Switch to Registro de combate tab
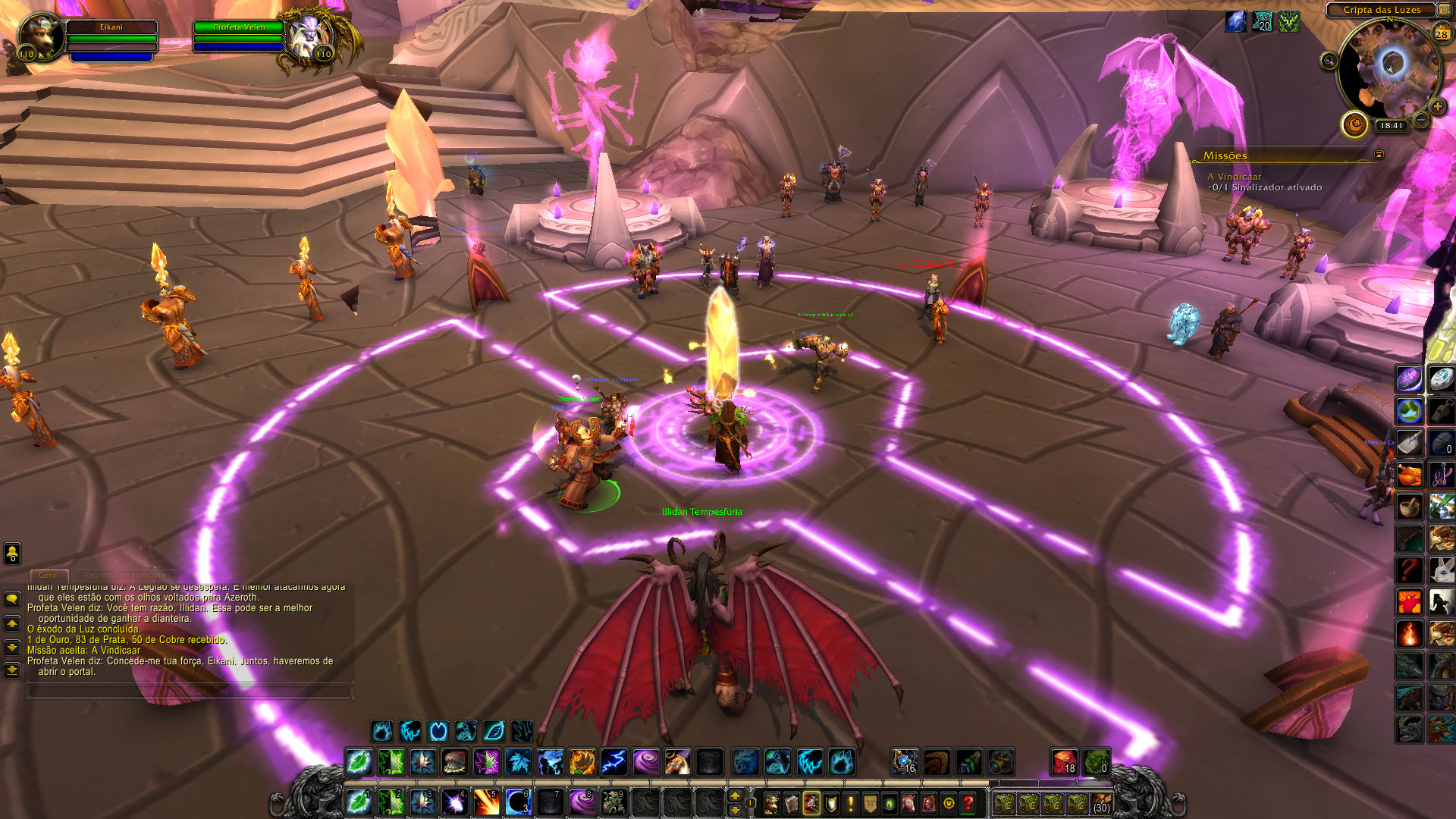The image size is (1456, 819). point(124,576)
